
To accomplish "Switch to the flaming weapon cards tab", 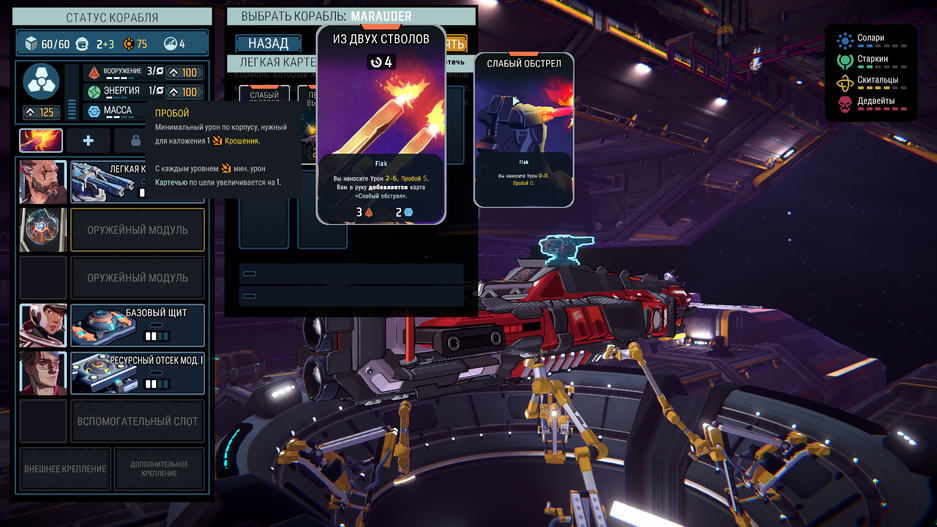I will (x=41, y=141).
